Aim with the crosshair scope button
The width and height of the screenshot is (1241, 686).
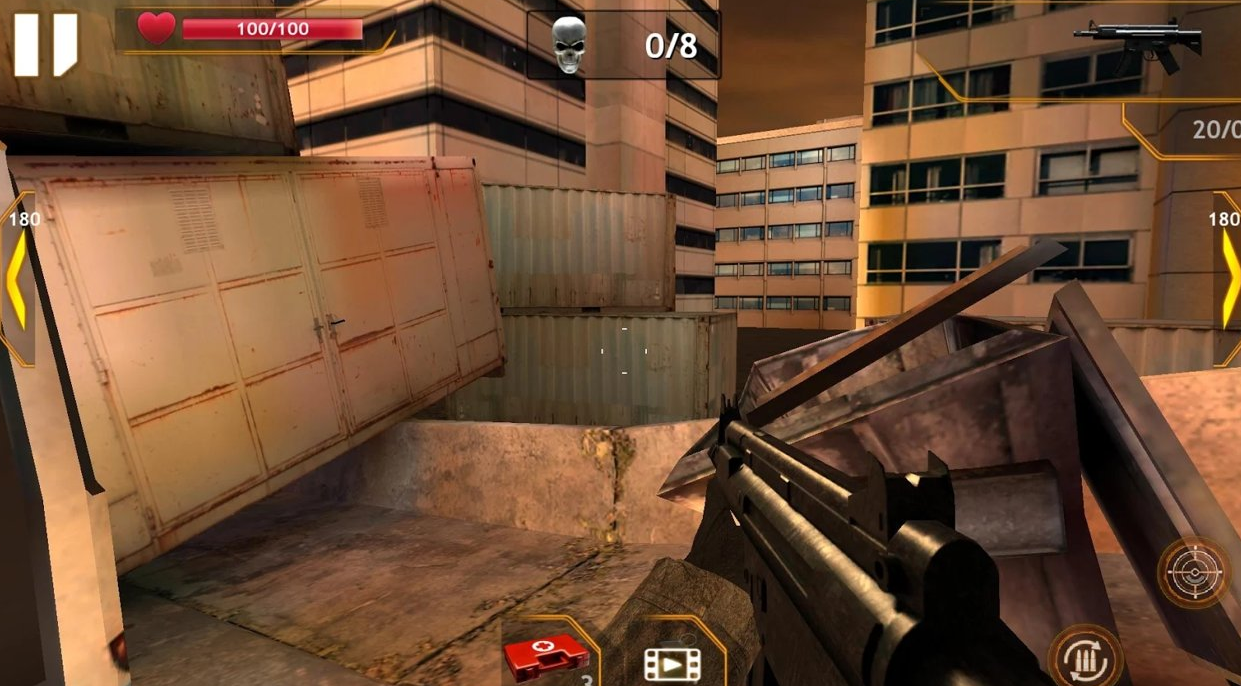click(1194, 573)
